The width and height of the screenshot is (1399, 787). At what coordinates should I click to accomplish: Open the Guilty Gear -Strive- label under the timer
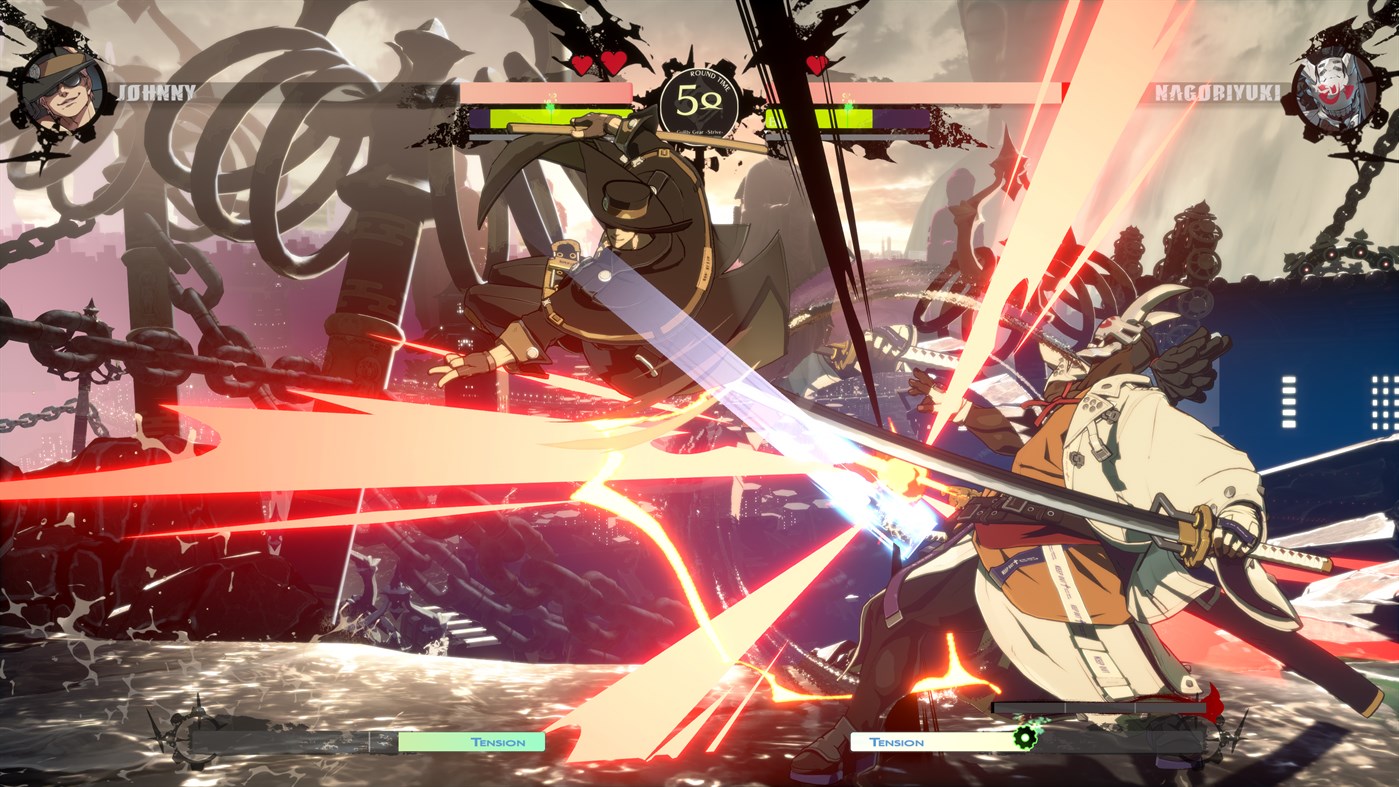coord(700,130)
